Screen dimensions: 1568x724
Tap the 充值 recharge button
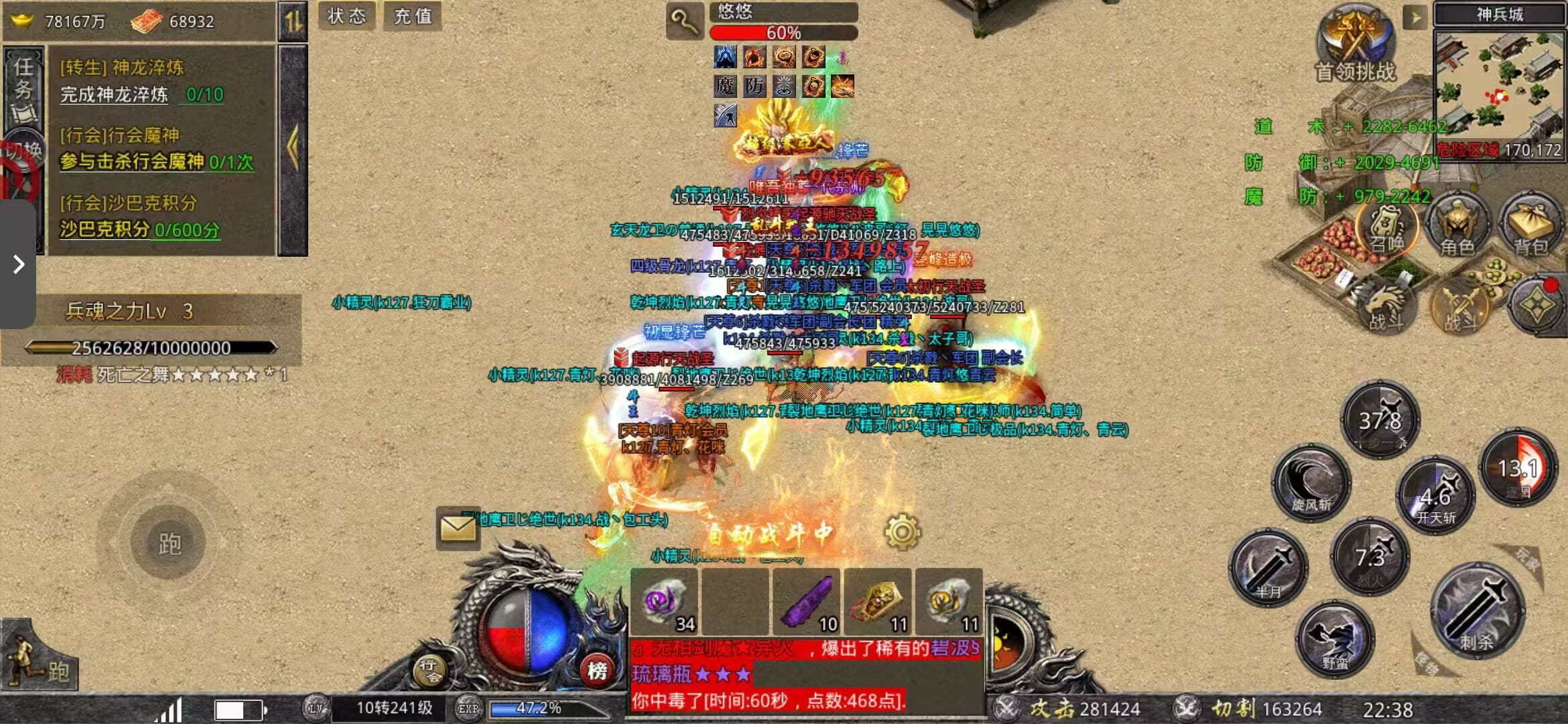pos(413,16)
